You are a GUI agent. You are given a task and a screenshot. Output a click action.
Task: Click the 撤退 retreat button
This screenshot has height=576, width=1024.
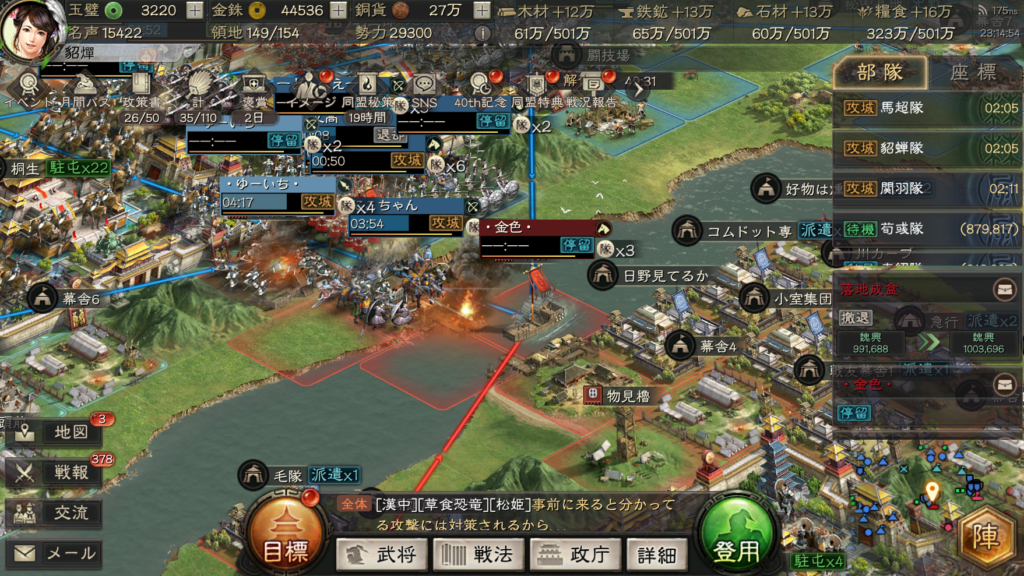855,317
